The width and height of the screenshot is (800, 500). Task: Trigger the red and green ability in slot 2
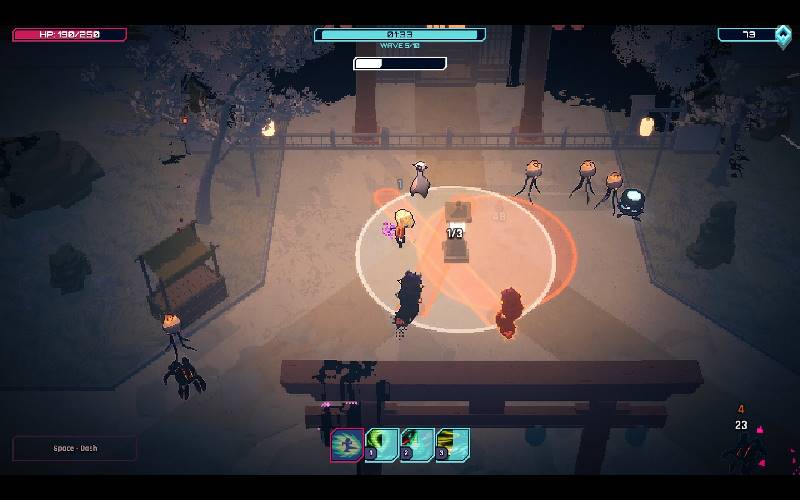(x=417, y=444)
